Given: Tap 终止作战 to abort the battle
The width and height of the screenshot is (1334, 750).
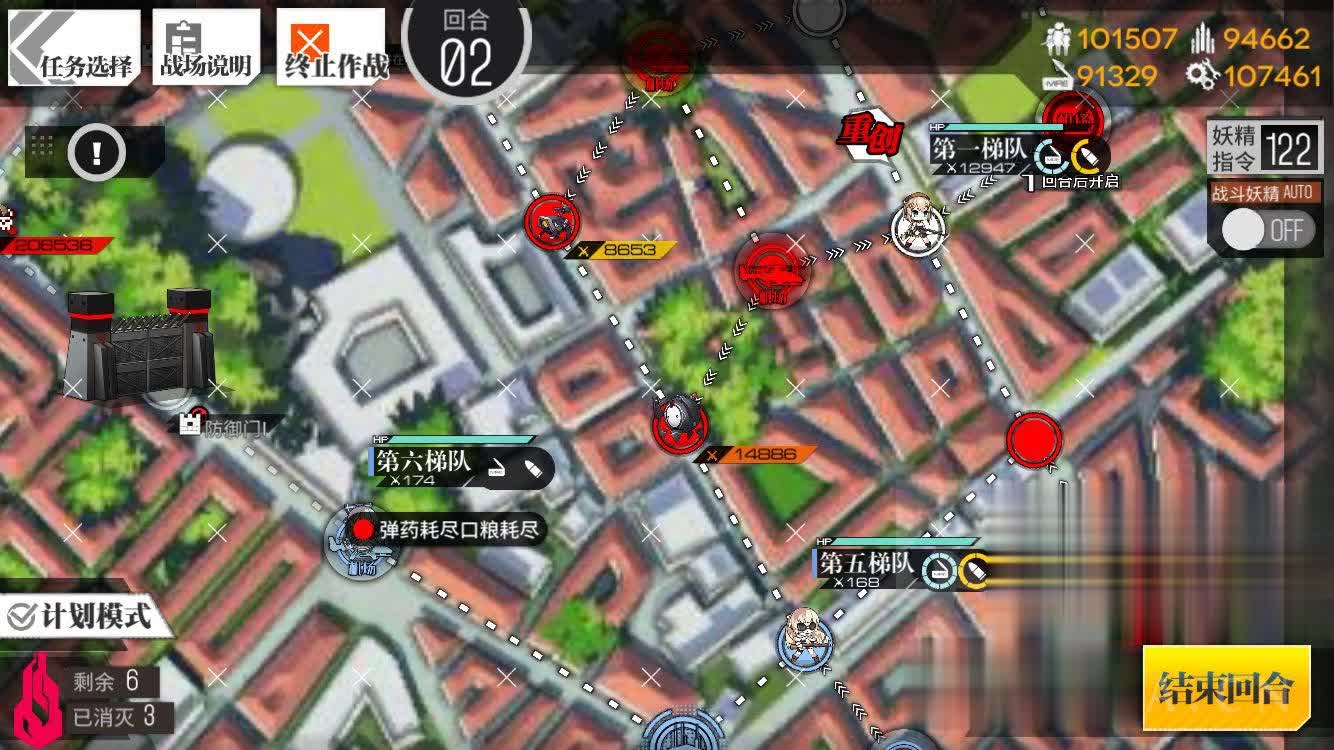Looking at the screenshot, I should click(335, 48).
